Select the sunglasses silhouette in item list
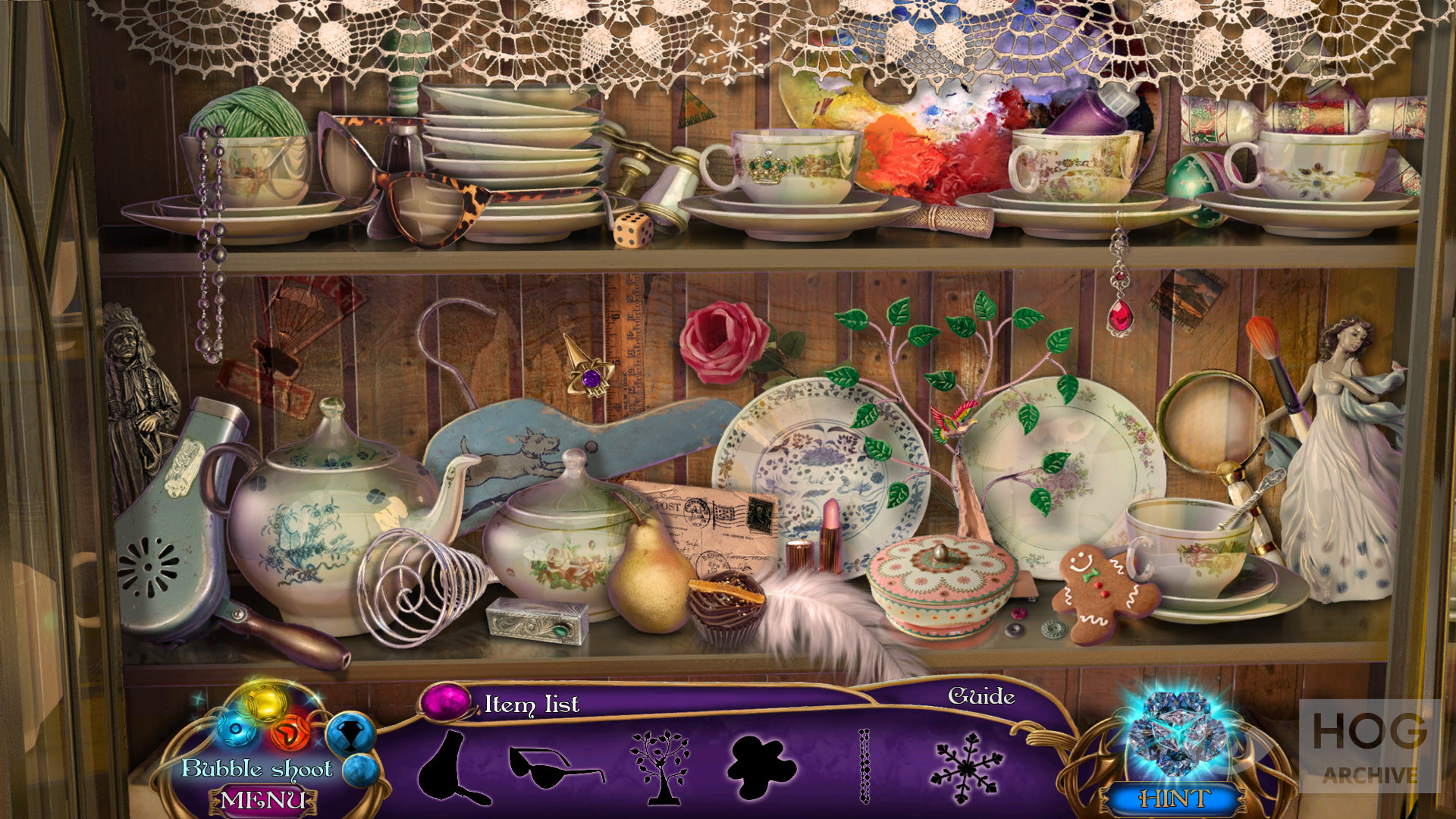This screenshot has width=1456, height=819. click(x=555, y=766)
